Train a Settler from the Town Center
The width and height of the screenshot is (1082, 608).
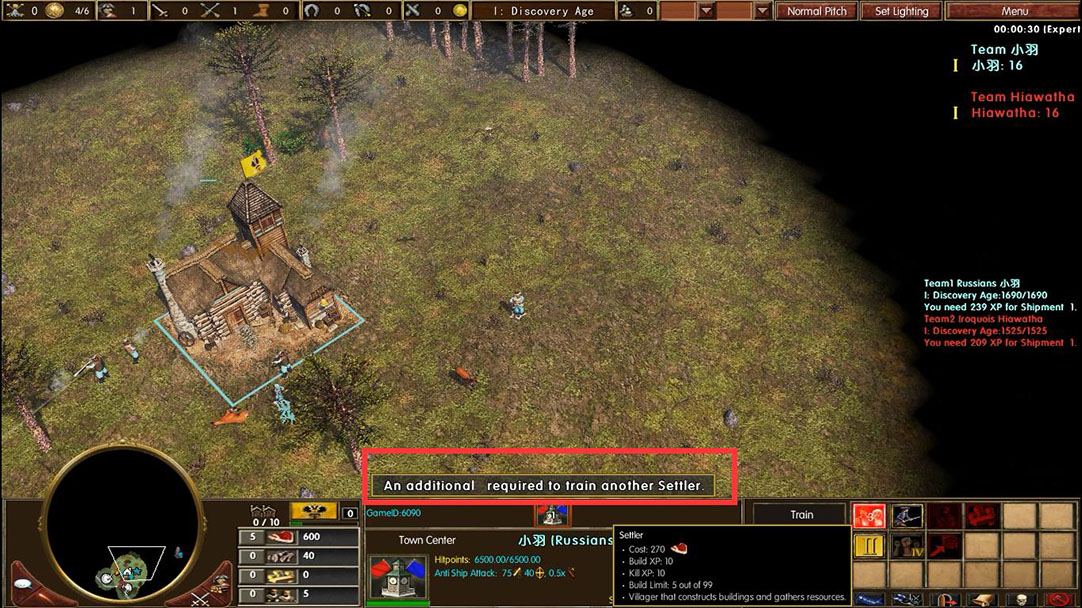869,517
